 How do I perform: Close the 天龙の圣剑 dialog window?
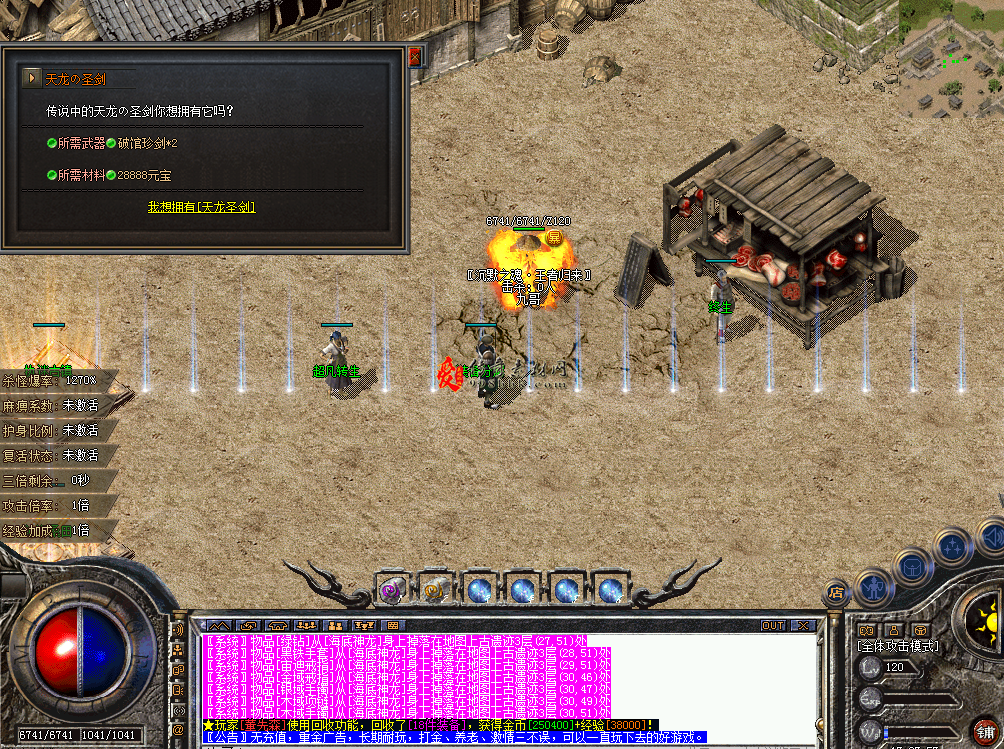tap(415, 56)
